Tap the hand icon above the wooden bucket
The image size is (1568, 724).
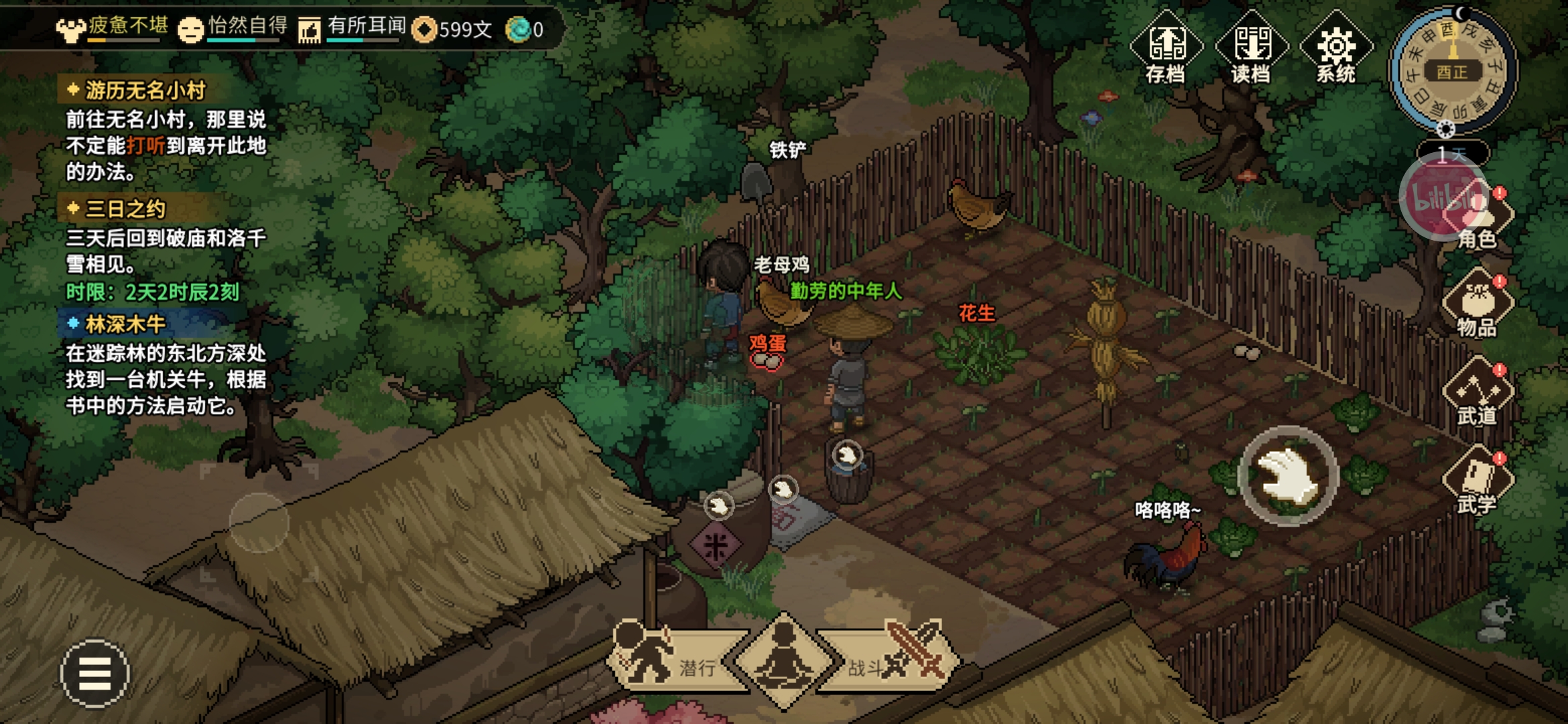pyautogui.click(x=847, y=456)
